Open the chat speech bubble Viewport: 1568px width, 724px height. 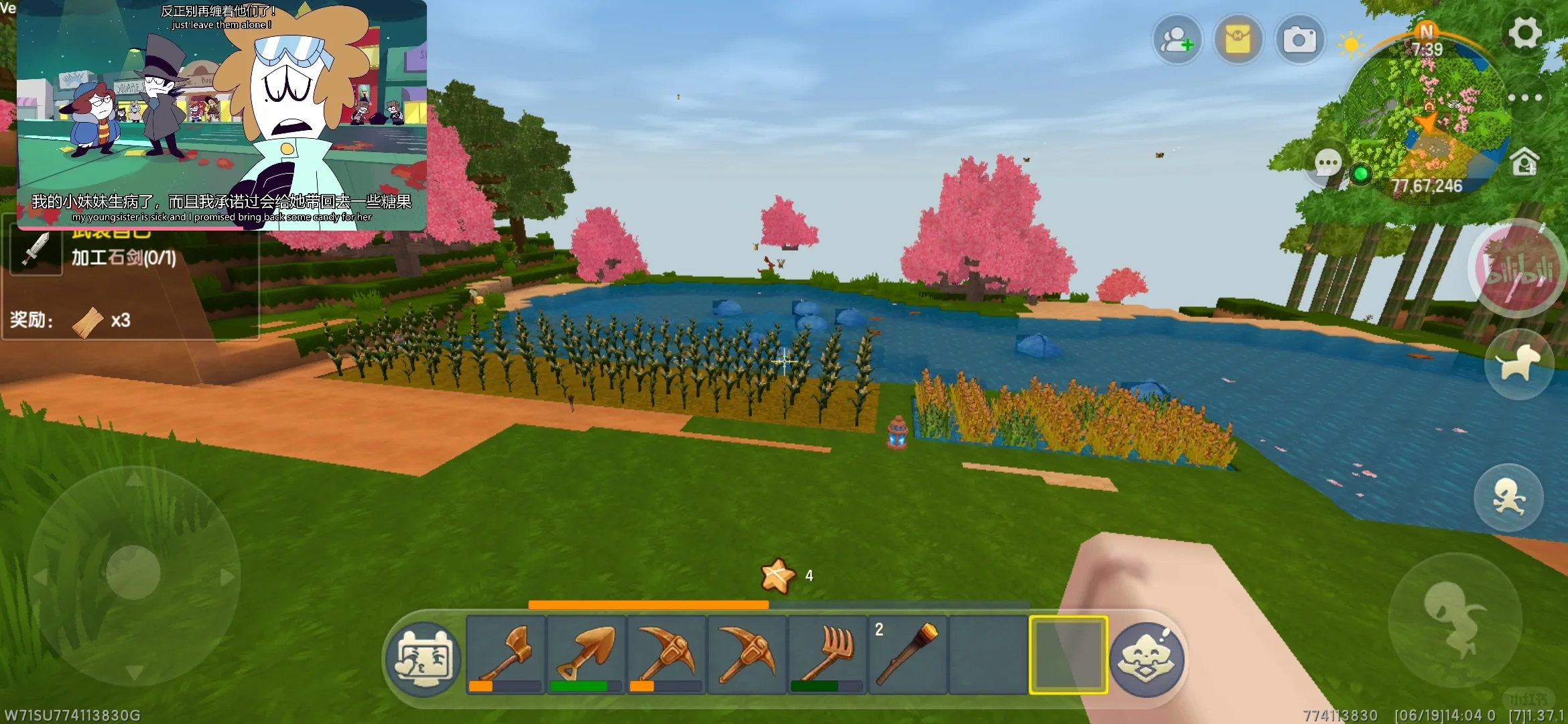click(x=1327, y=163)
